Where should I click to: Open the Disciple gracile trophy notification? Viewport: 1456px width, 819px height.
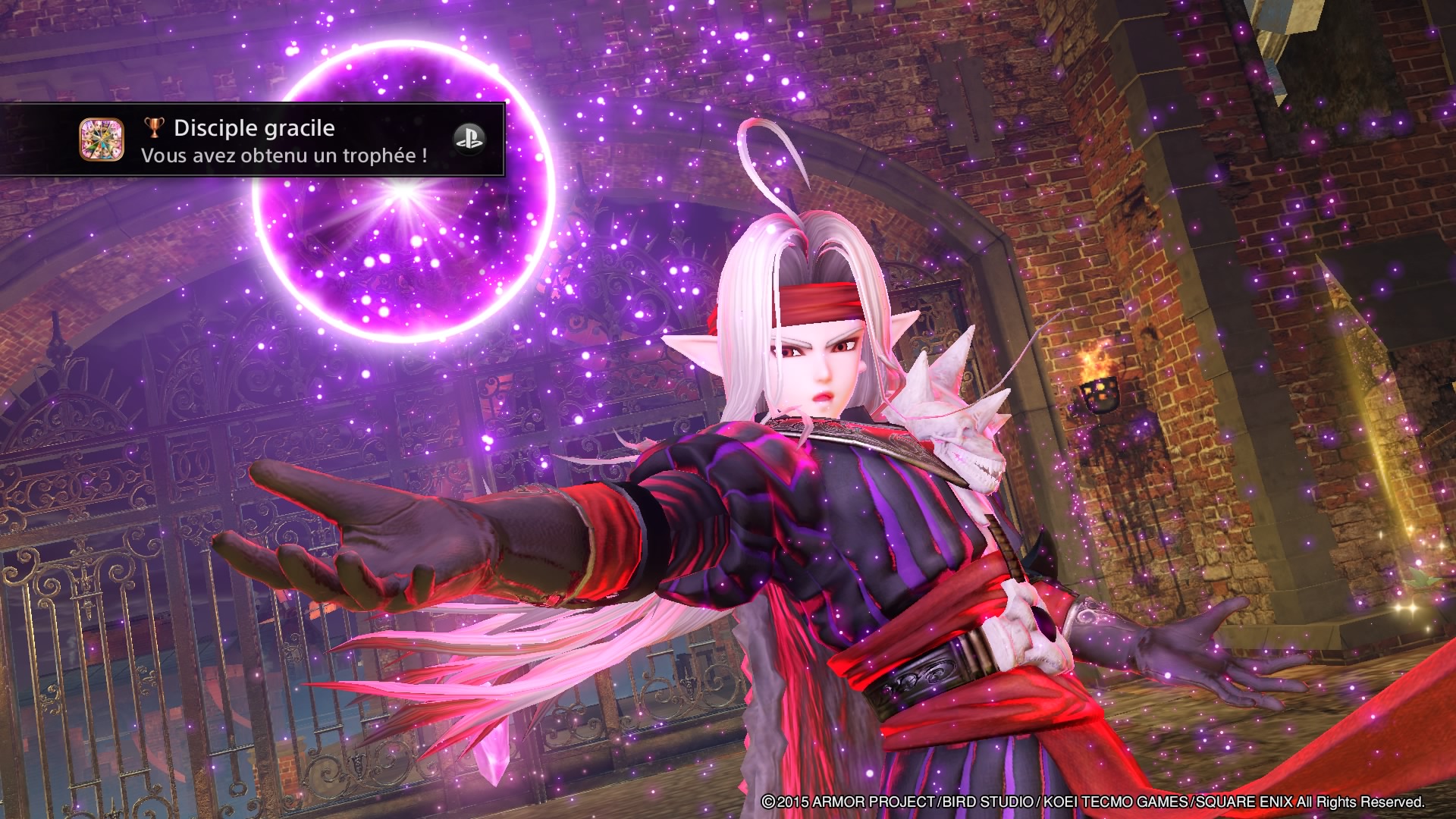(284, 141)
